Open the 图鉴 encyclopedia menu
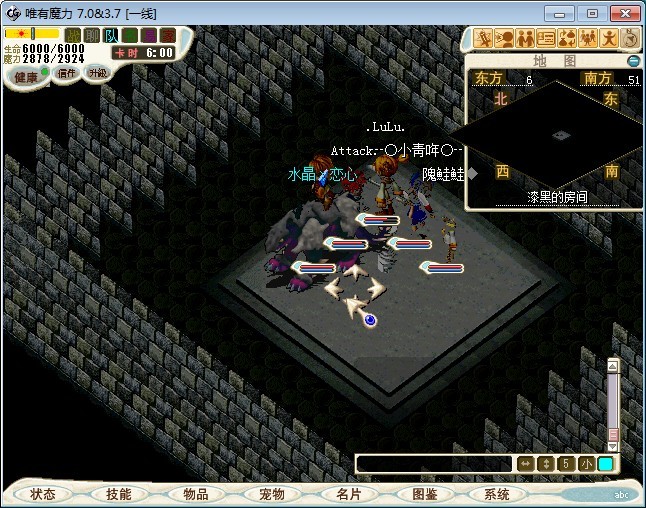Viewport: 646px width, 508px height. (x=423, y=494)
